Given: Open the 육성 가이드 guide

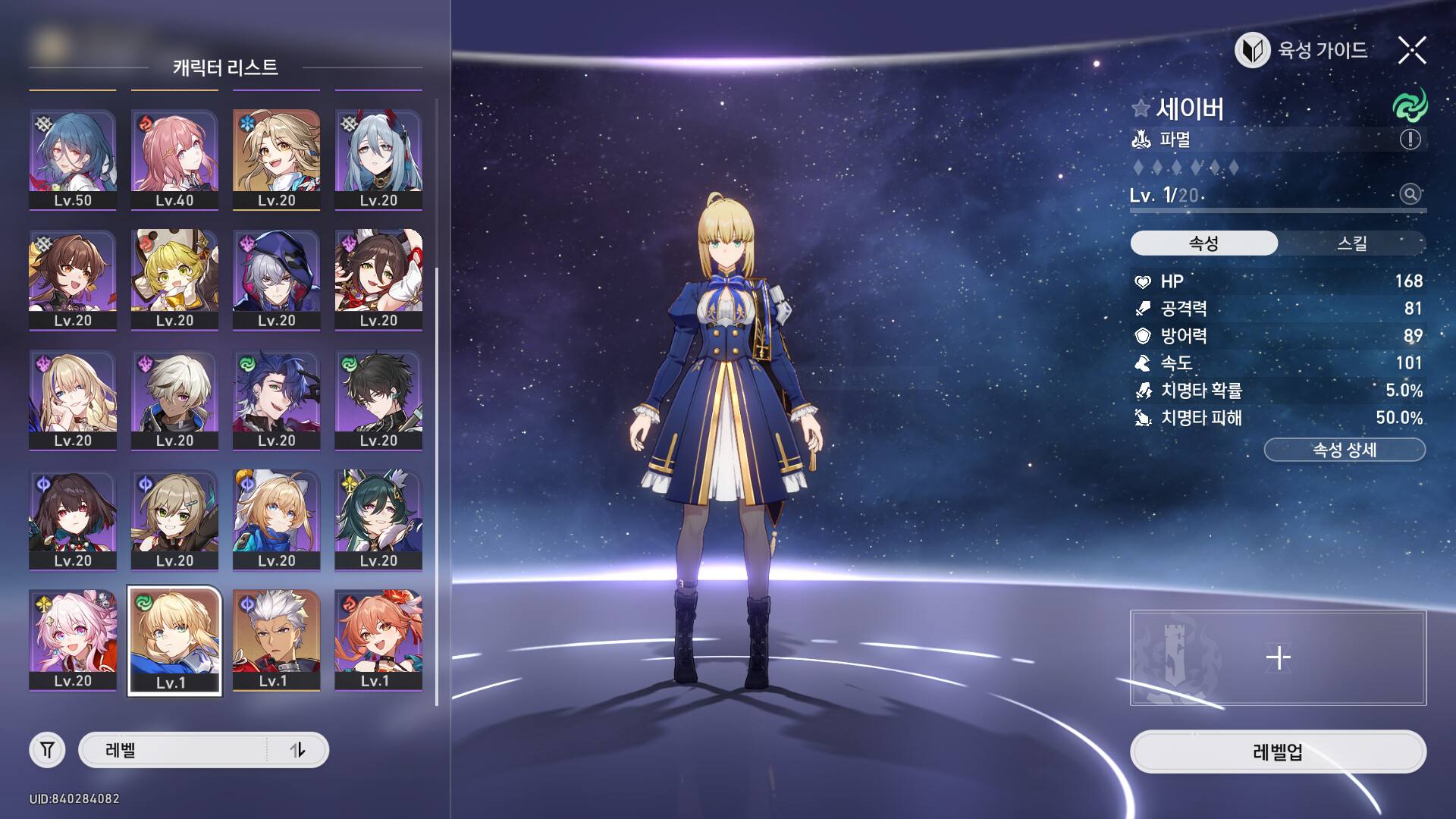Looking at the screenshot, I should pyautogui.click(x=1302, y=51).
